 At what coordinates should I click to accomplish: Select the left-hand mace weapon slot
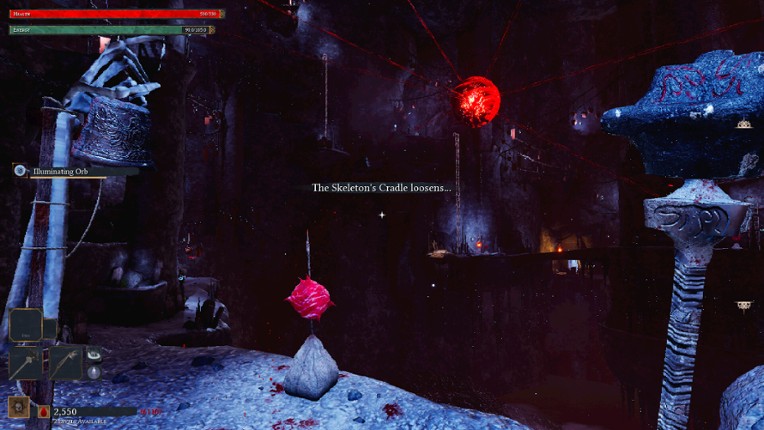pos(26,362)
